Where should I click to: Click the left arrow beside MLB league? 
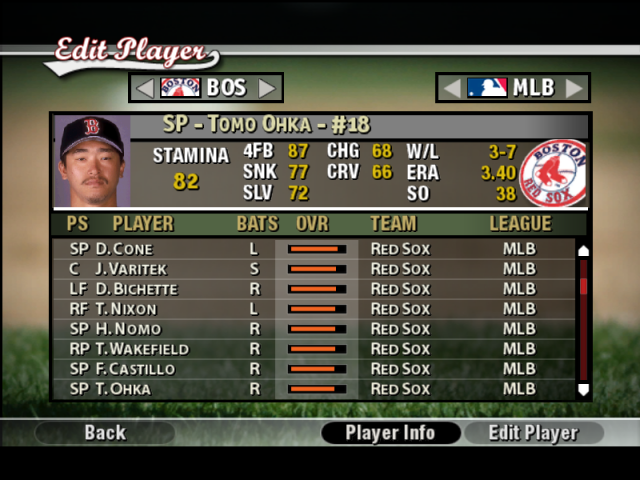point(452,88)
